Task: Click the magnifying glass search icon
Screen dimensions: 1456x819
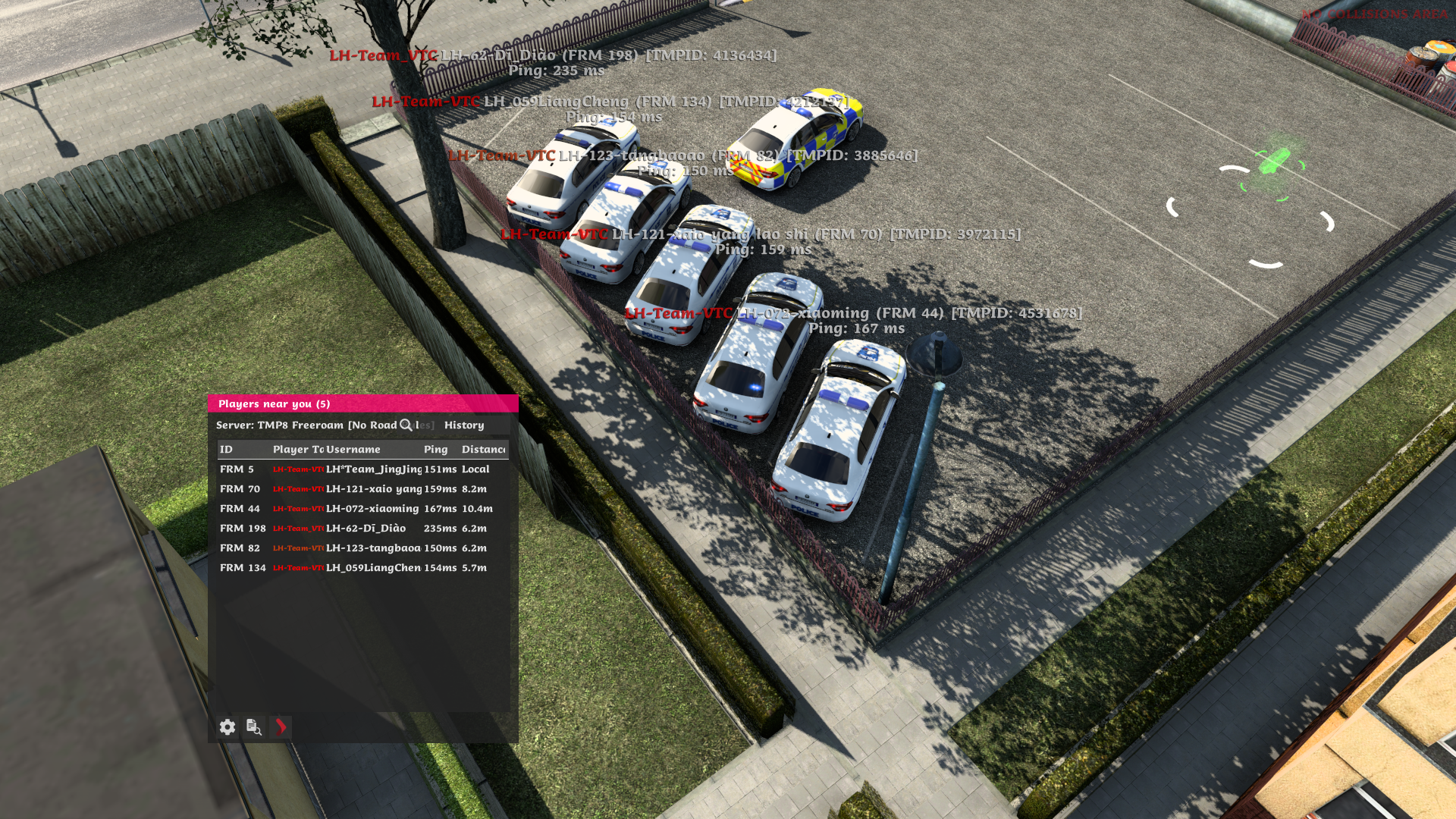Action: point(406,425)
